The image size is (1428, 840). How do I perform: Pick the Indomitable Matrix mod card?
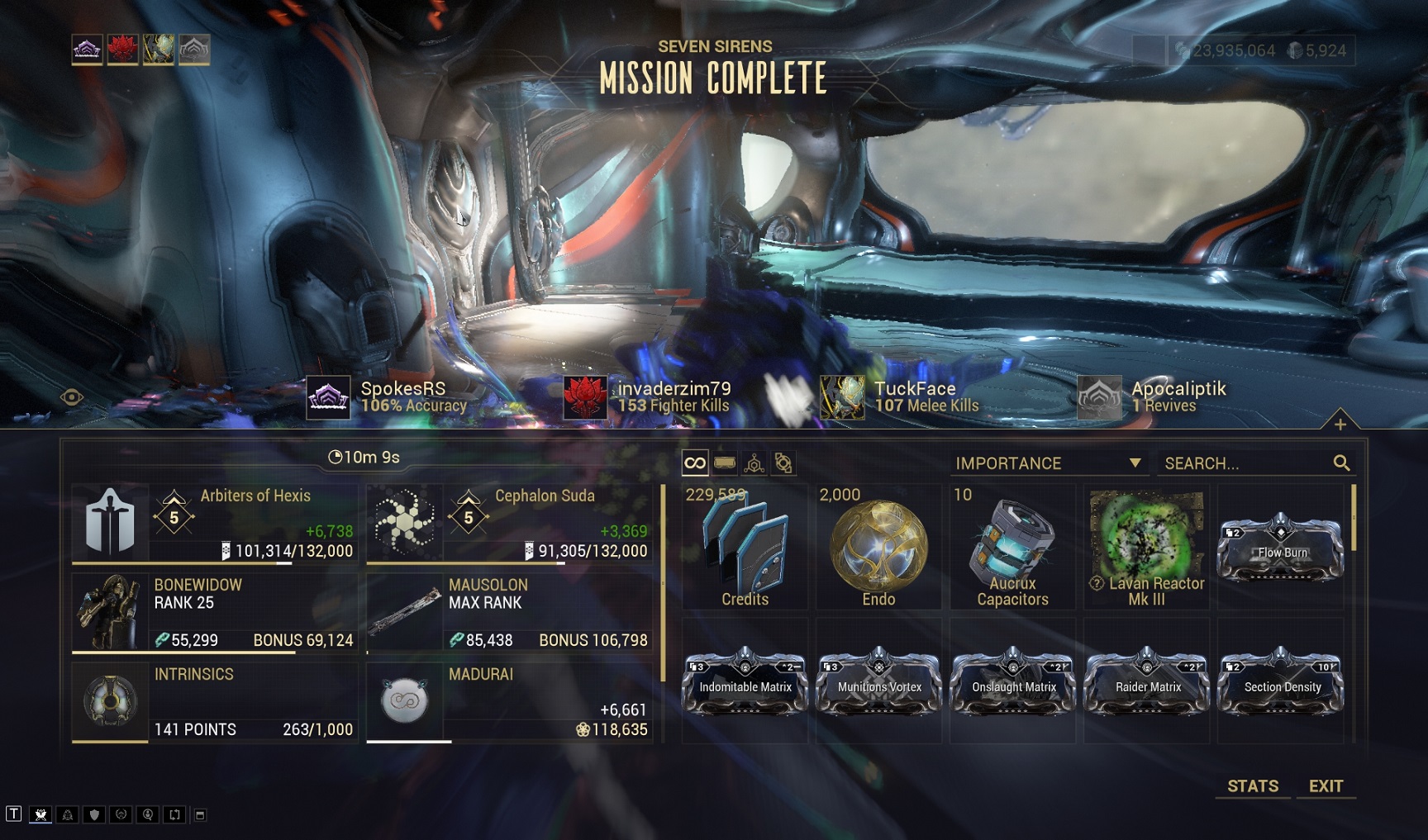[745, 682]
